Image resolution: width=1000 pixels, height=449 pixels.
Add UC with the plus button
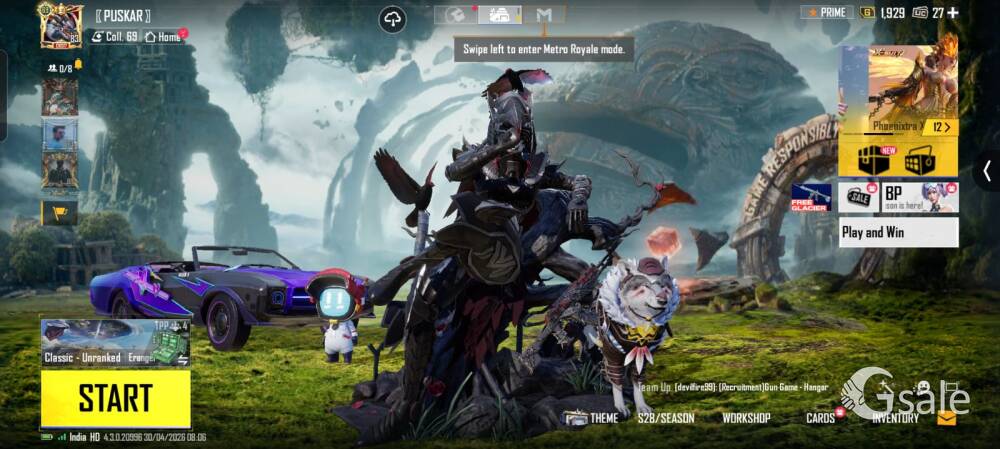(952, 13)
